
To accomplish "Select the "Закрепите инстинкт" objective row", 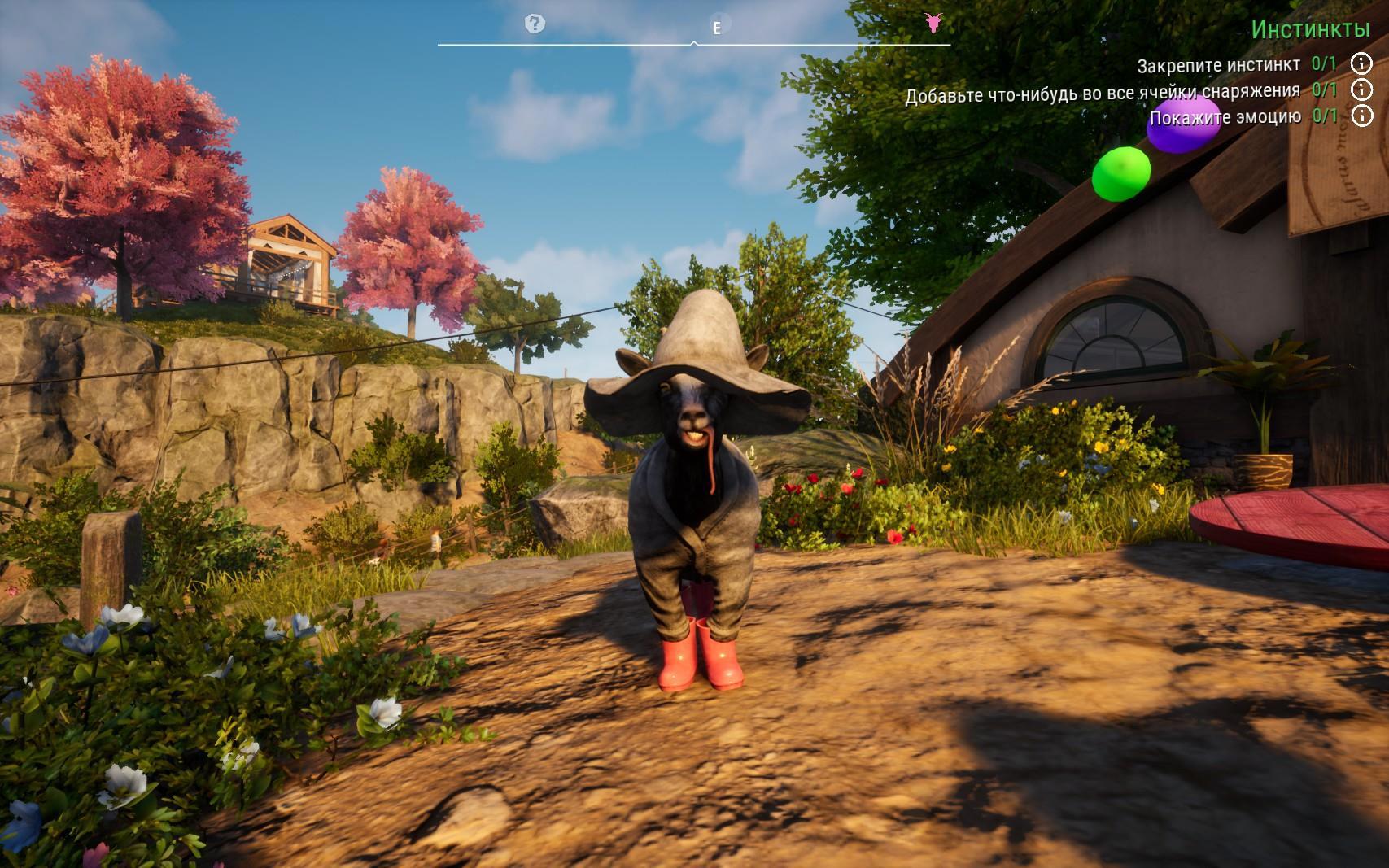I will pyautogui.click(x=1219, y=65).
